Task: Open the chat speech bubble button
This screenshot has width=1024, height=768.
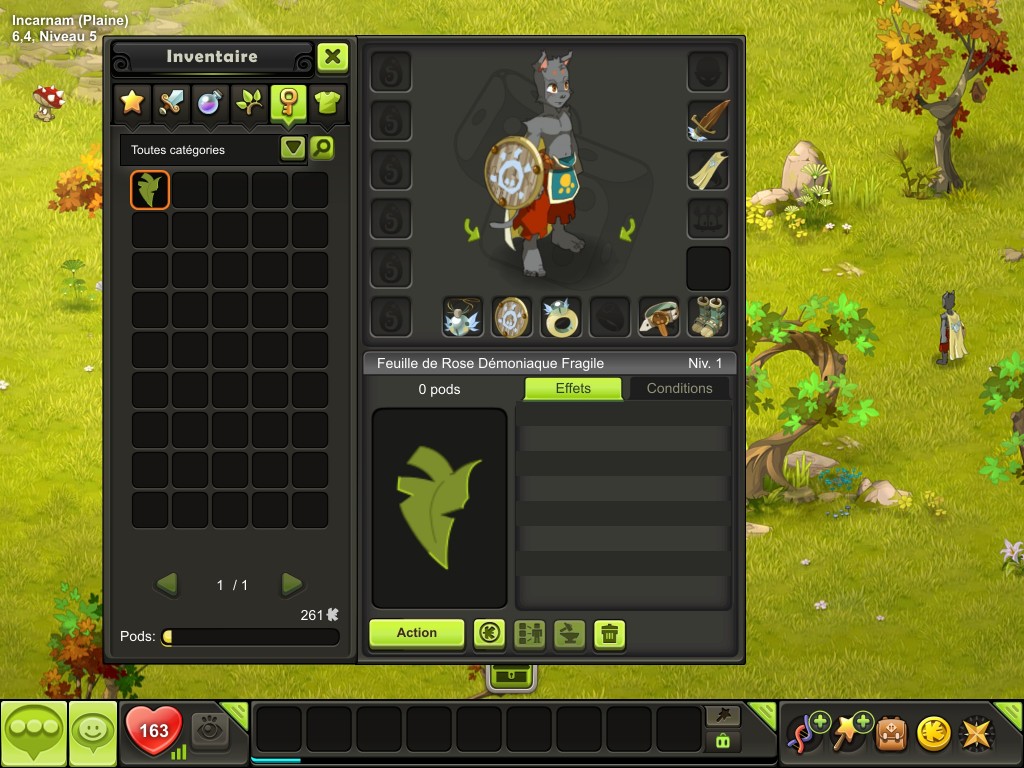Action: click(34, 734)
